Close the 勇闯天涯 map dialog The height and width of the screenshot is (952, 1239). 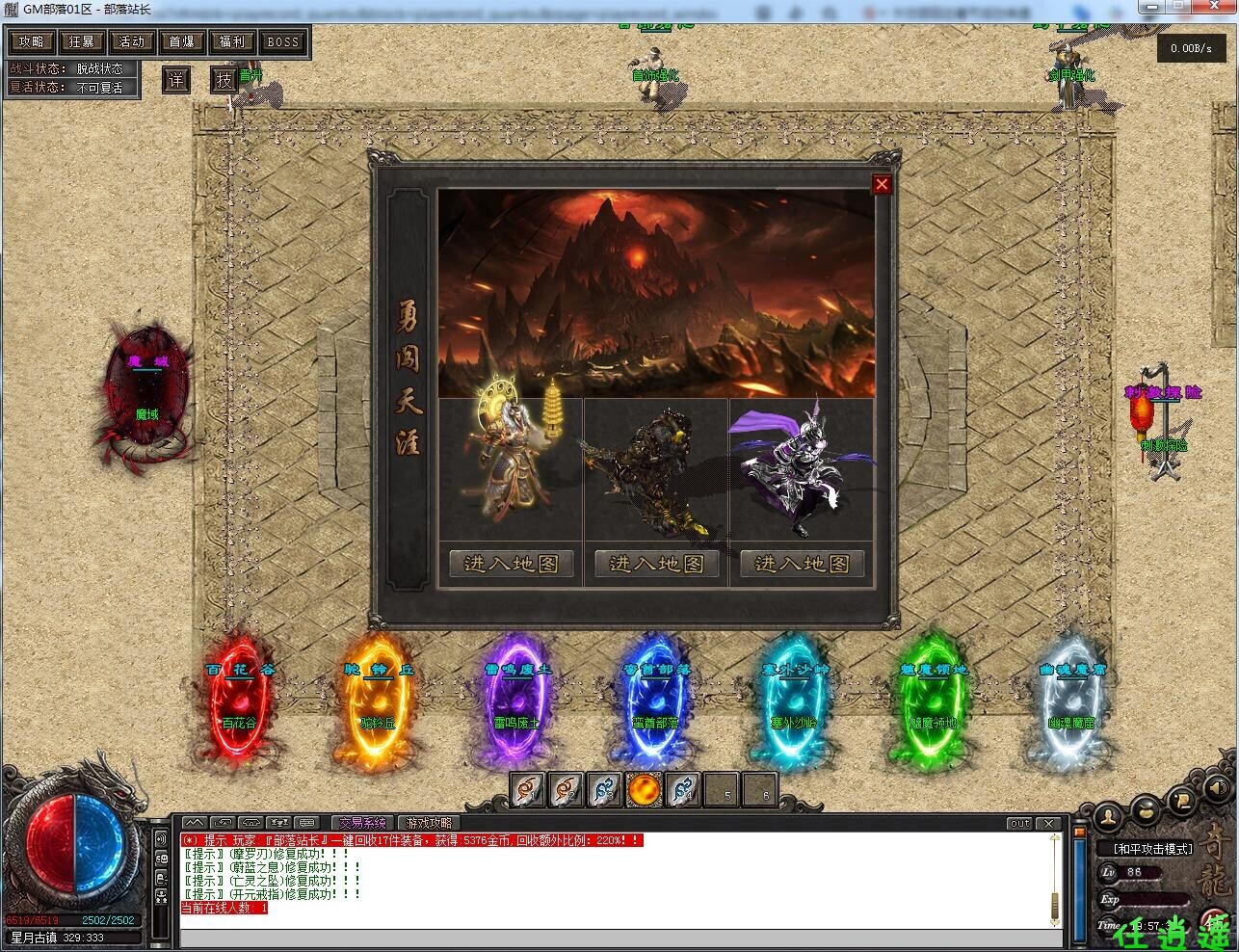point(881,184)
